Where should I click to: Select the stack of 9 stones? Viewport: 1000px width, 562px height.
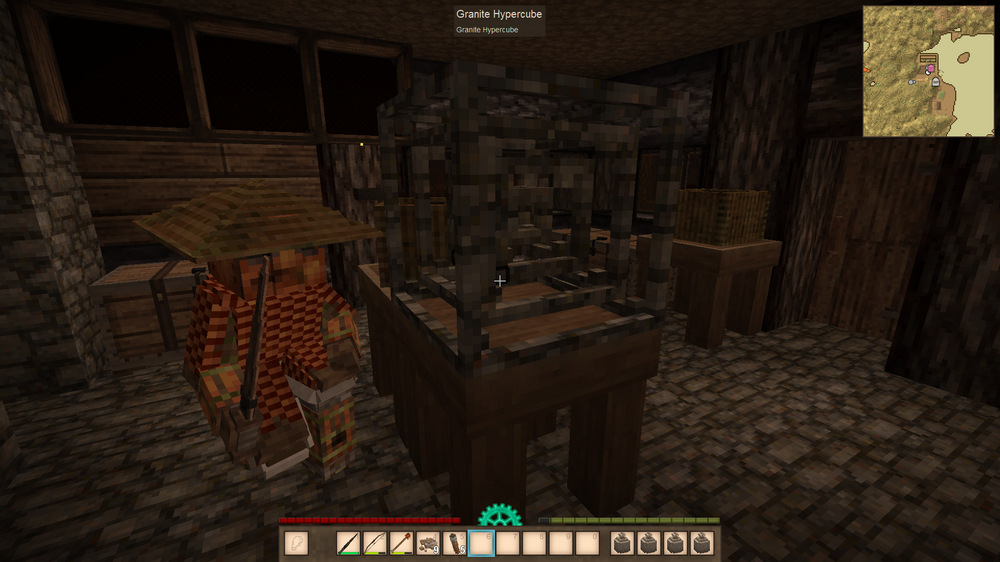coord(429,543)
